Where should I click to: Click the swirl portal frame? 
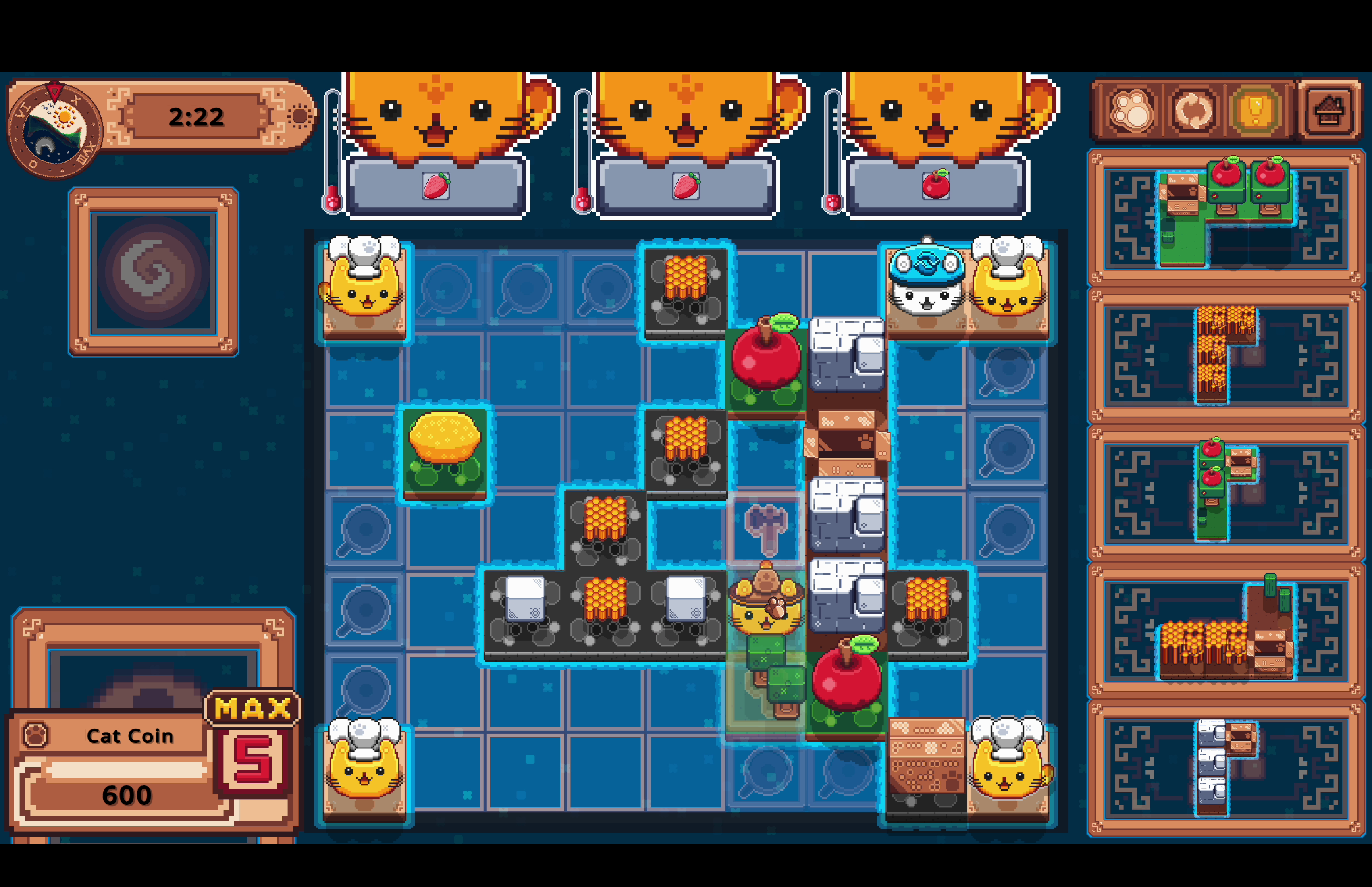(x=153, y=271)
